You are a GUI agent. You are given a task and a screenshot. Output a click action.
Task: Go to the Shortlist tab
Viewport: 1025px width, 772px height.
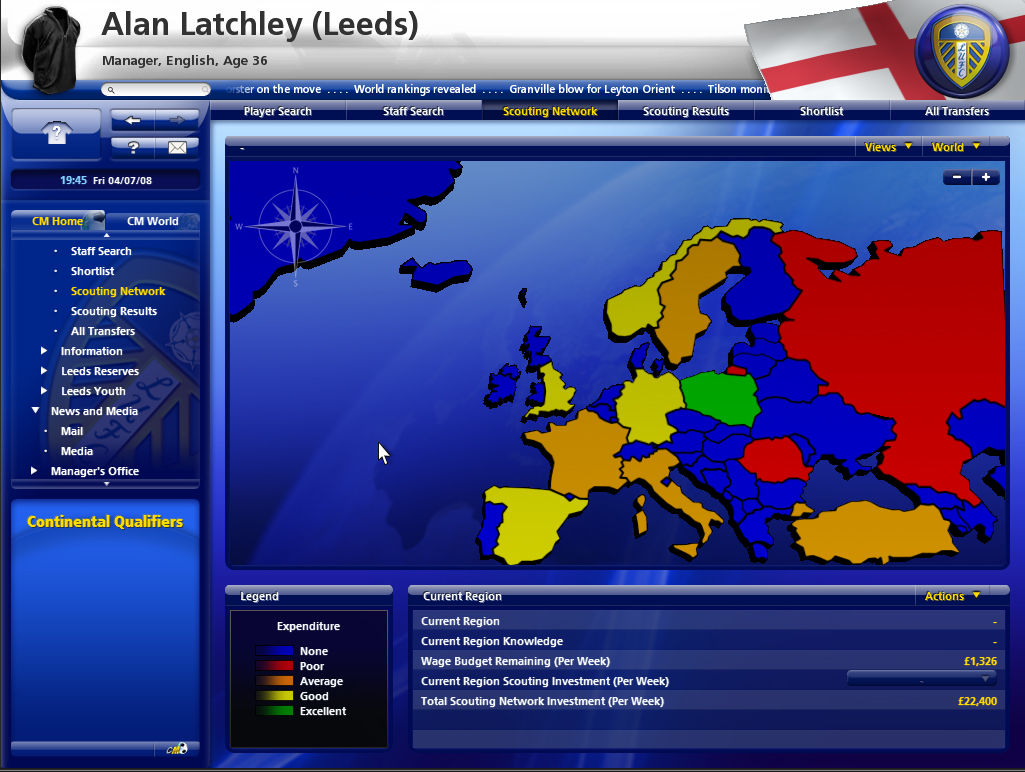click(821, 111)
